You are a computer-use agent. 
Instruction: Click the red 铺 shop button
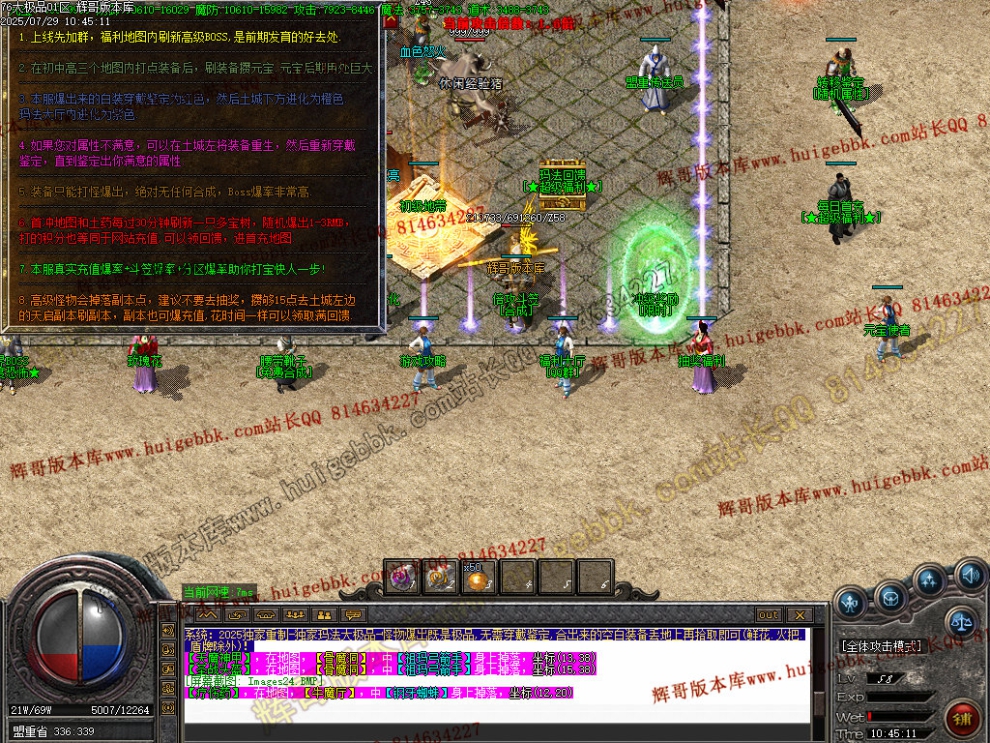(x=962, y=718)
